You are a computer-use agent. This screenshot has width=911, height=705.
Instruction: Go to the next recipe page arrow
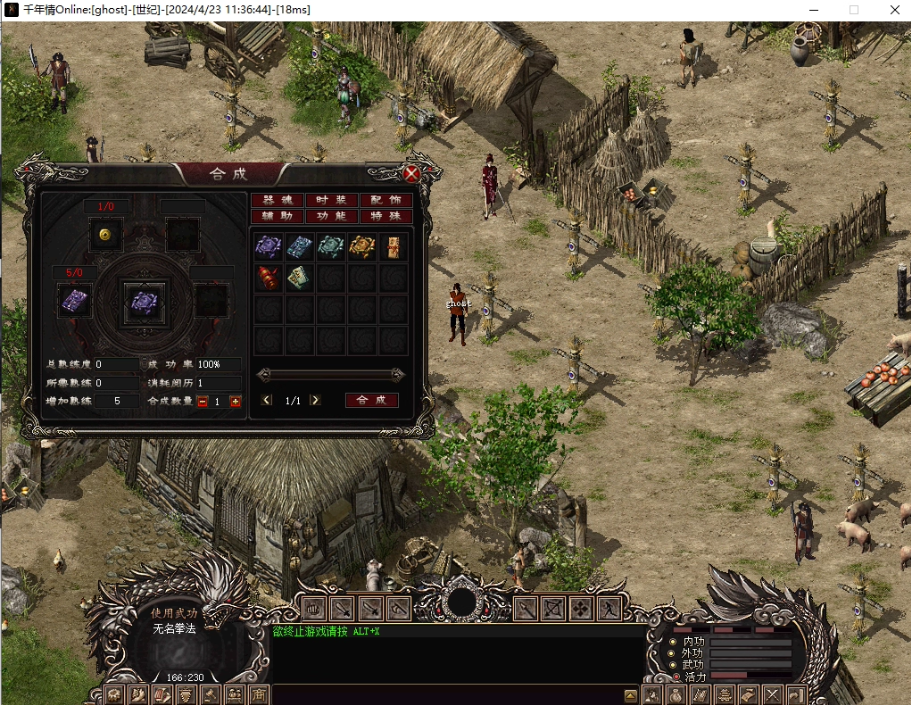[x=316, y=400]
